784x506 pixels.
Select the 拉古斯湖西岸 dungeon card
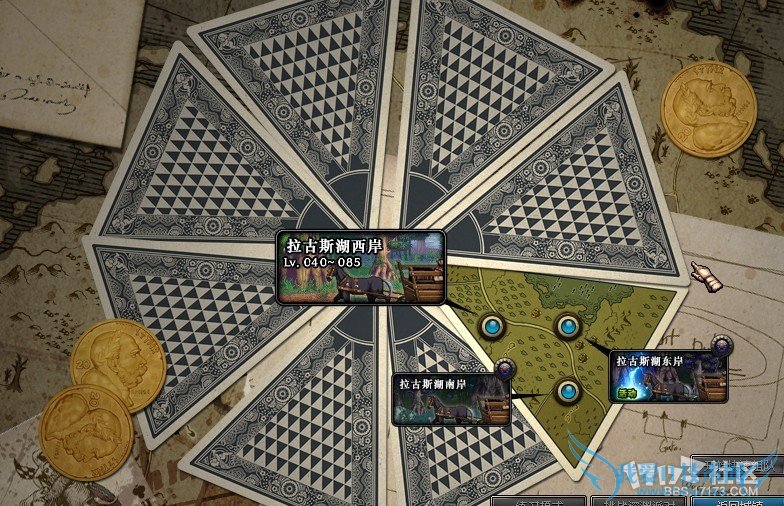[x=361, y=267]
